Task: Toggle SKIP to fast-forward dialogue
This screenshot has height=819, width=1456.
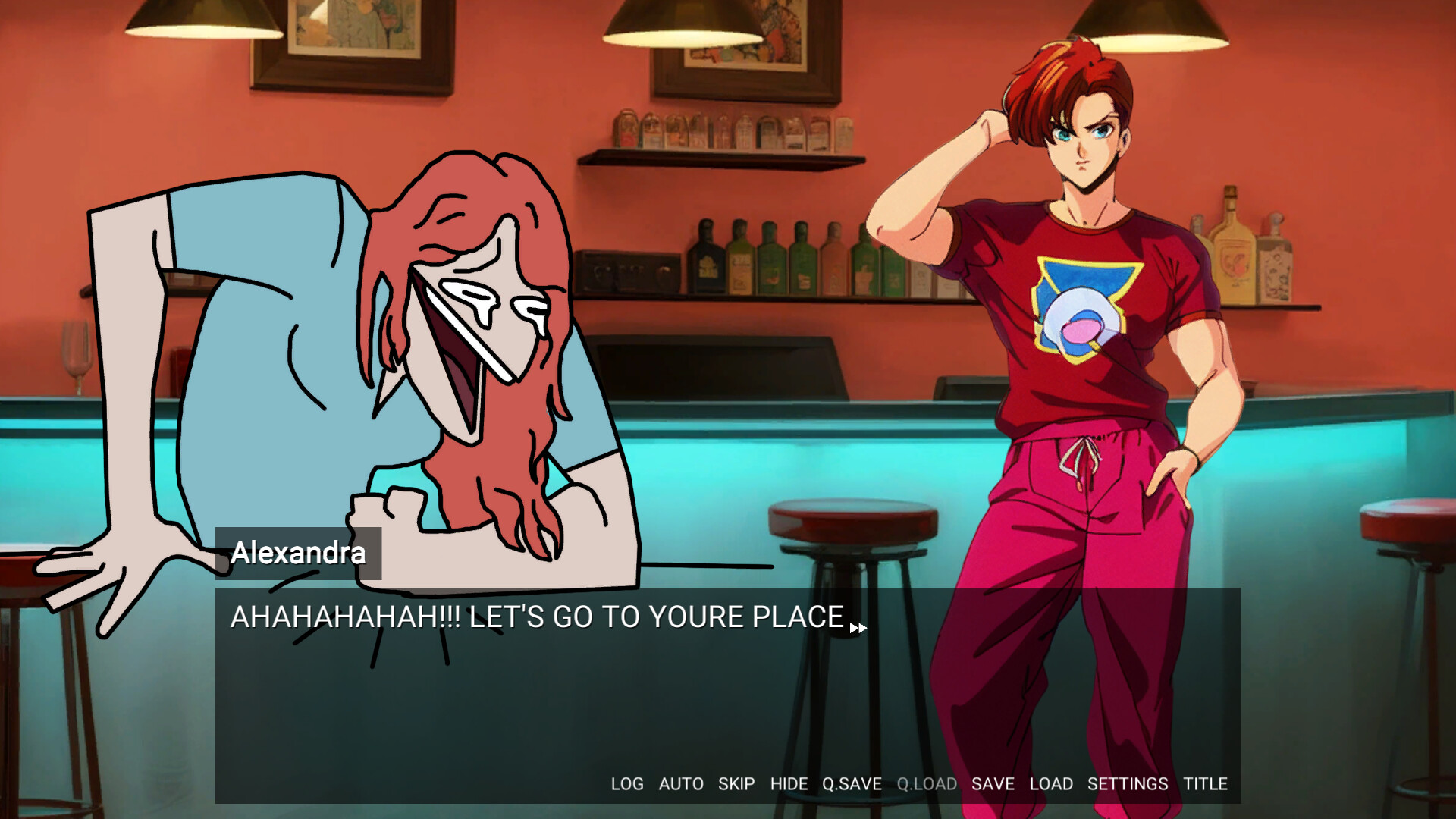Action: pyautogui.click(x=736, y=784)
